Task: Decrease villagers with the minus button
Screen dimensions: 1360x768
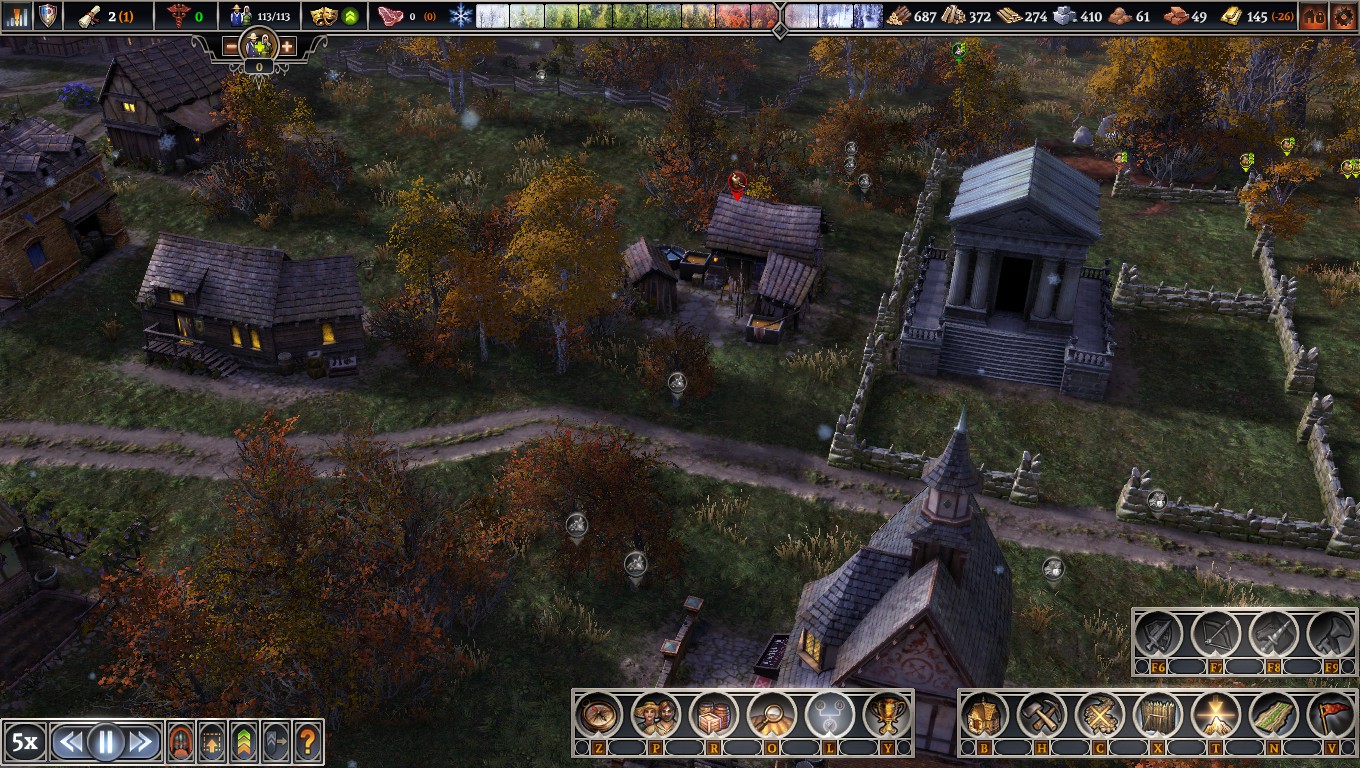Action: pos(231,46)
